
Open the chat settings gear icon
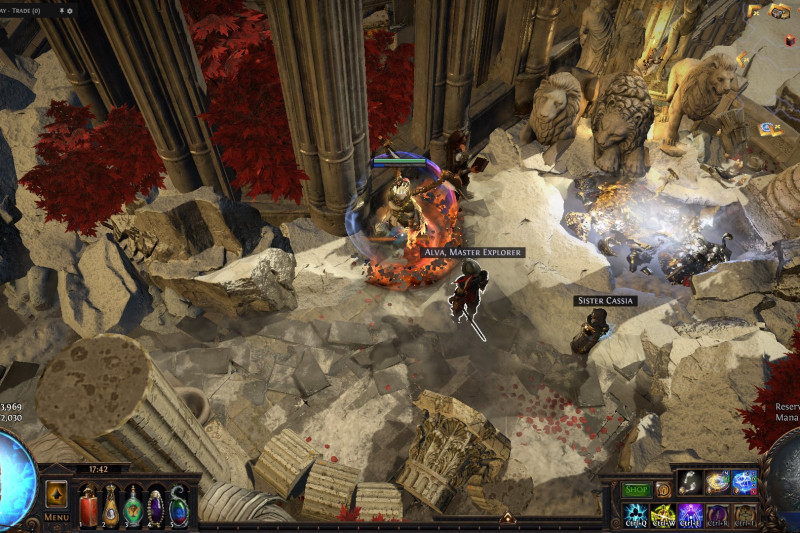[x=72, y=10]
